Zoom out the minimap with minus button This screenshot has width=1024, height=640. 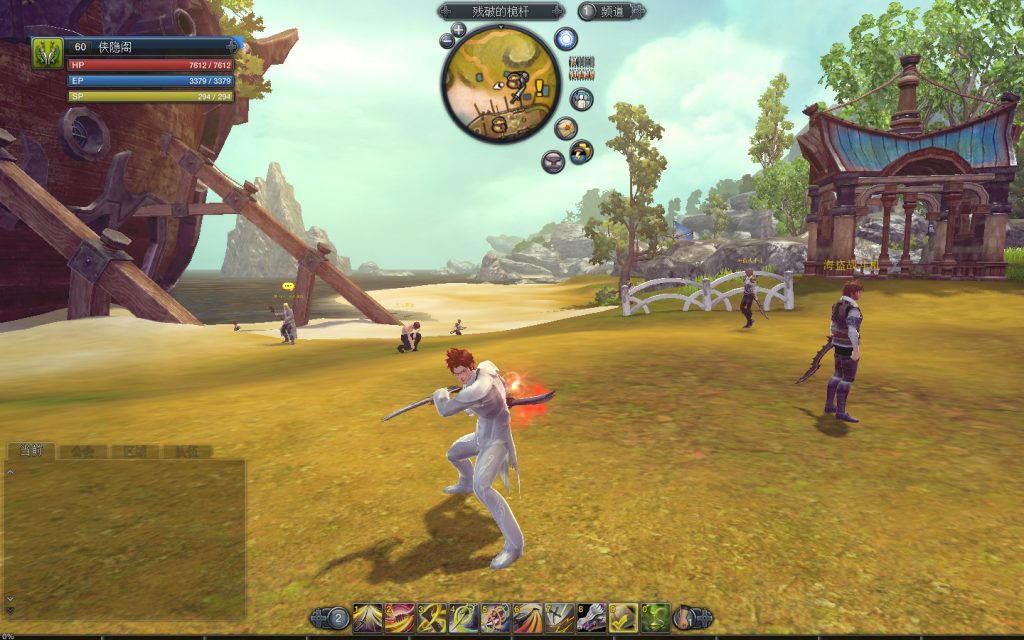click(446, 42)
